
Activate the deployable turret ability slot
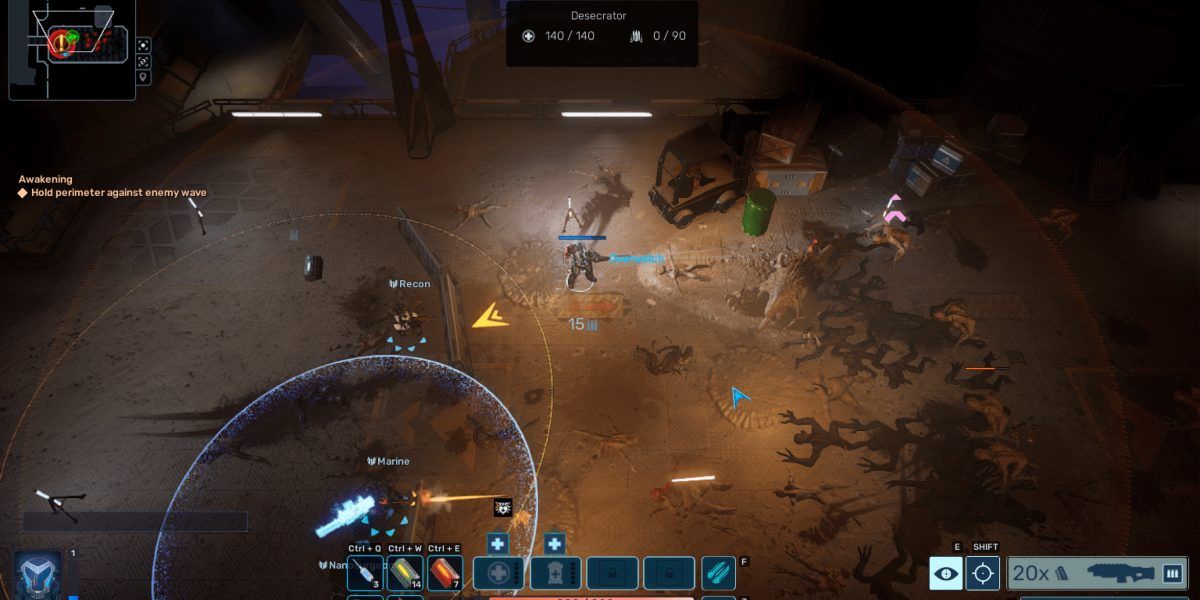[556, 574]
